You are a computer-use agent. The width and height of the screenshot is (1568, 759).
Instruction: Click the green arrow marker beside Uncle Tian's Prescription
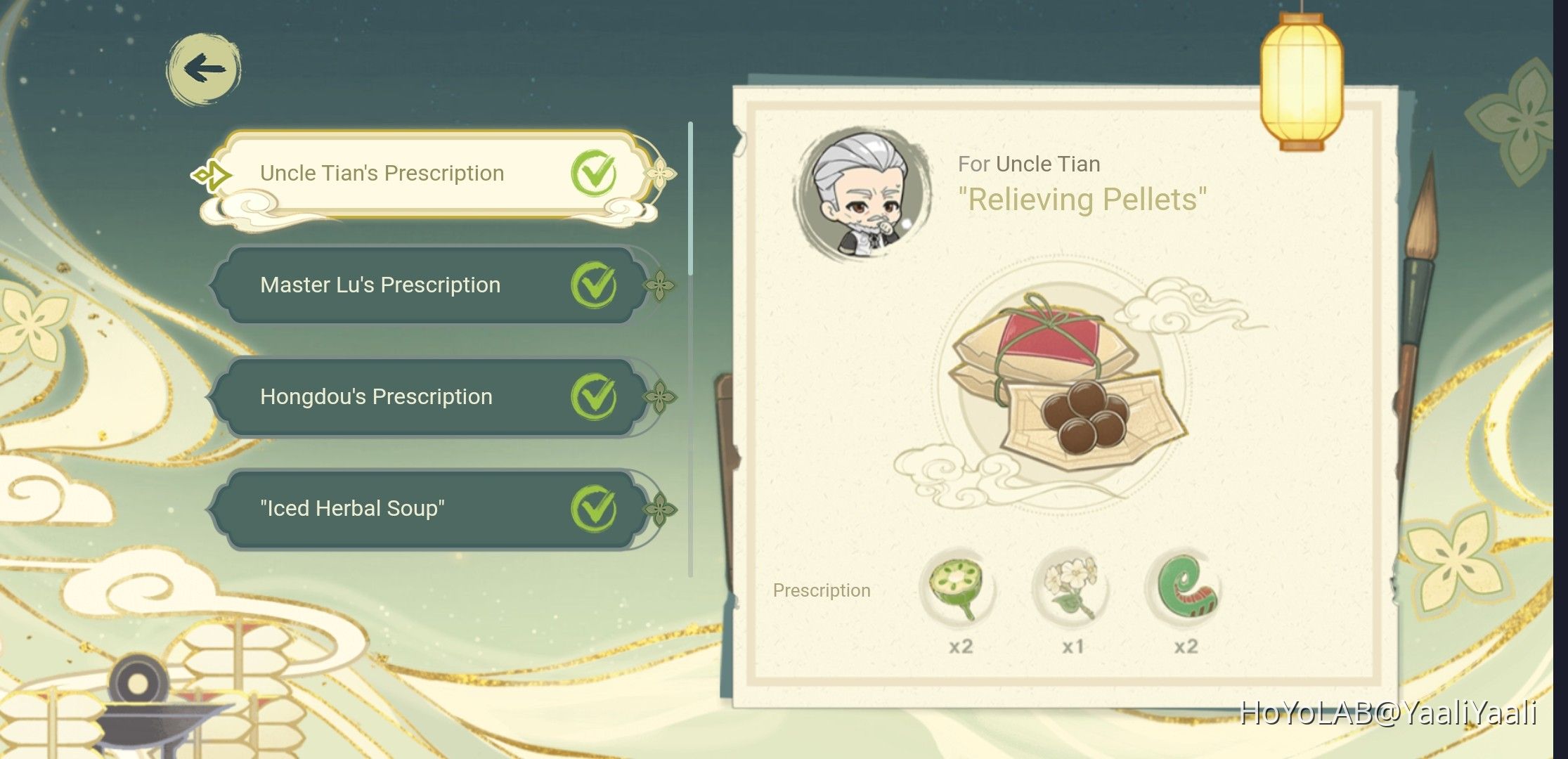pyautogui.click(x=212, y=173)
